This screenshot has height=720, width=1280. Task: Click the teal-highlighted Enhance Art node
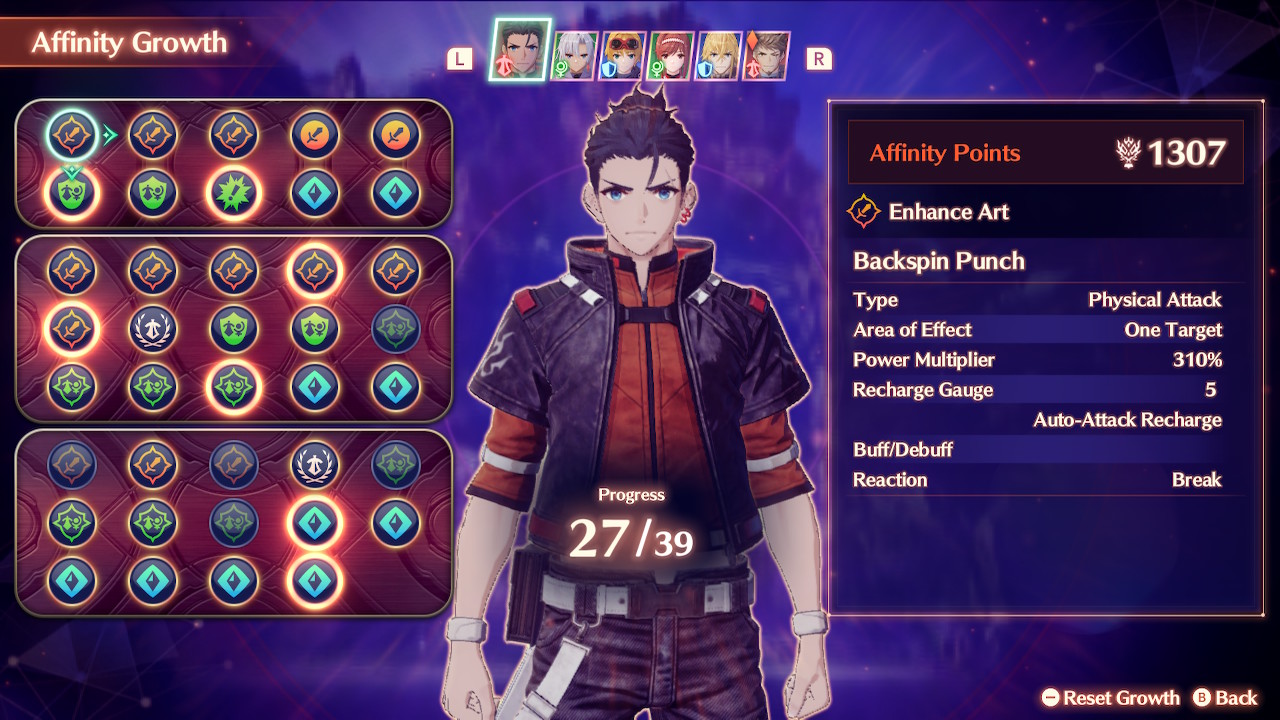[72, 135]
